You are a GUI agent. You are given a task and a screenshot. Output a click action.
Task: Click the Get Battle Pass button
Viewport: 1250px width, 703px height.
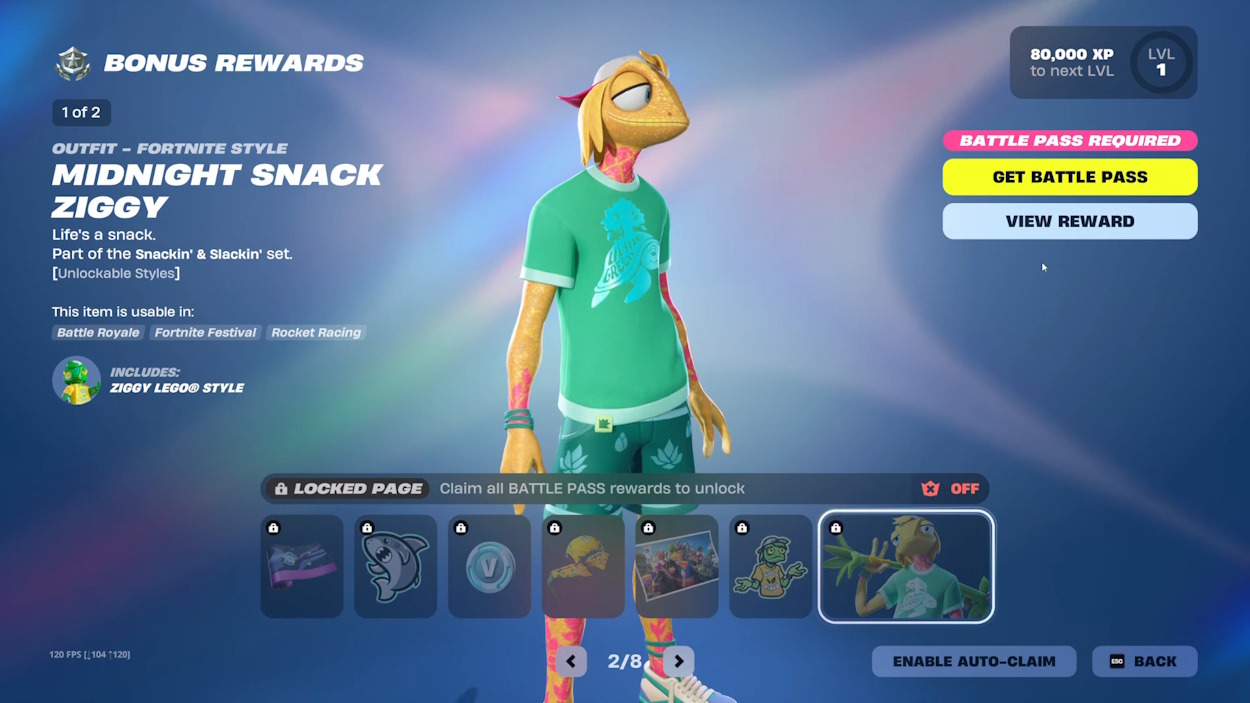click(x=1069, y=177)
